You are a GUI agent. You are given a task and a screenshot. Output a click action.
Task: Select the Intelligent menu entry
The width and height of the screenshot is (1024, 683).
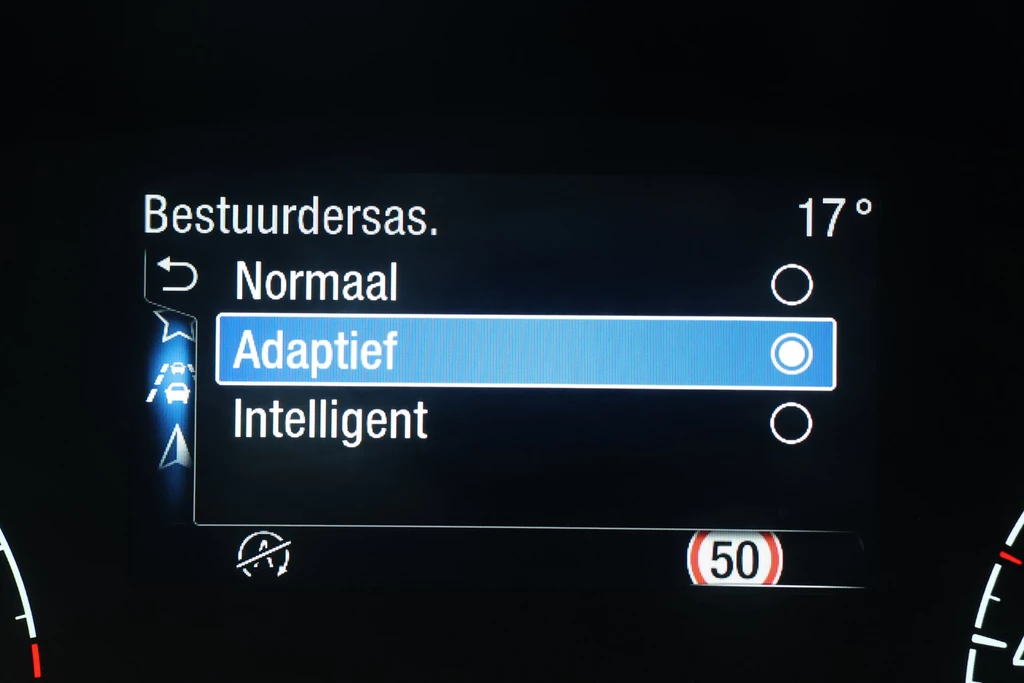[330, 421]
